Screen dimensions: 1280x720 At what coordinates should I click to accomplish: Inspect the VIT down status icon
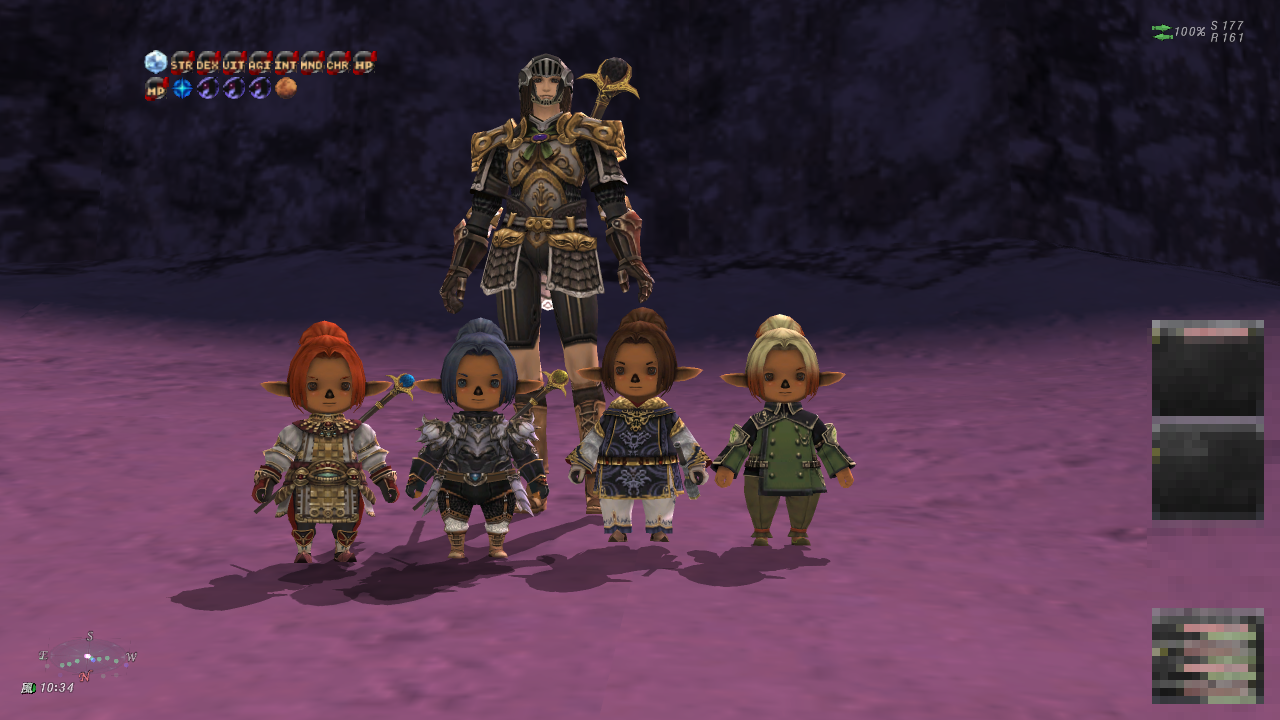point(233,63)
